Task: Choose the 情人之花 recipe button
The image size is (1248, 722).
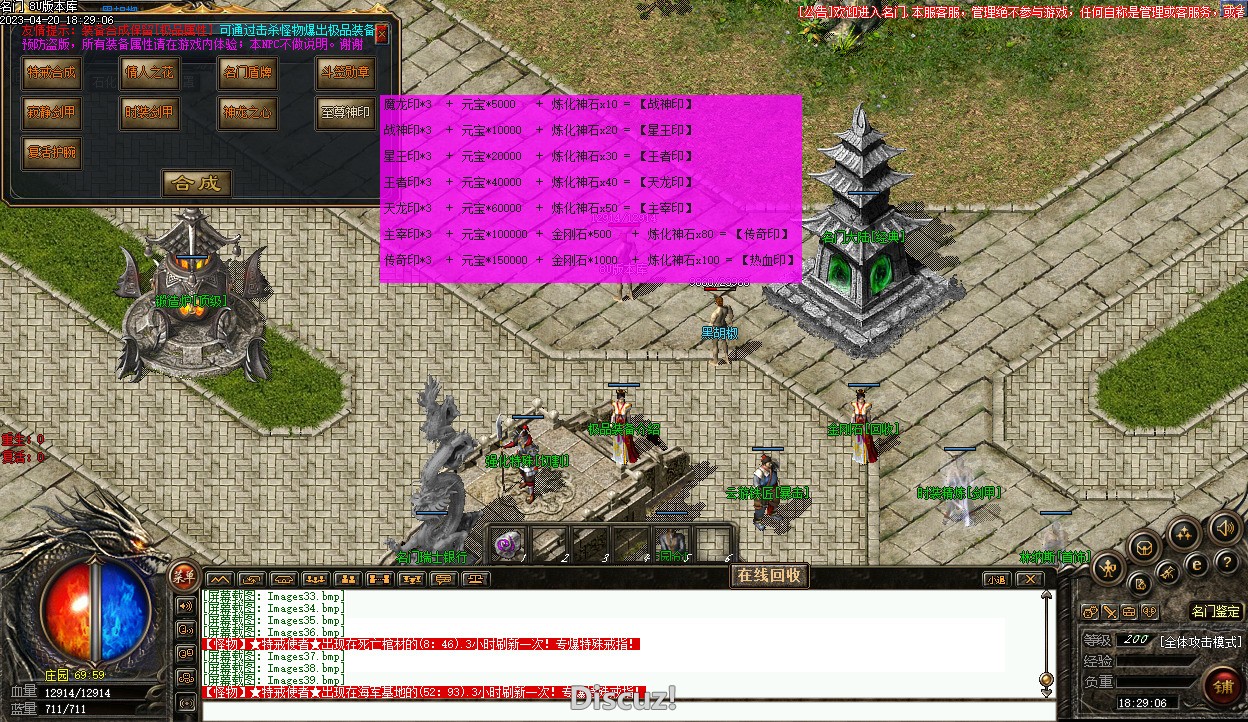Action: point(149,73)
